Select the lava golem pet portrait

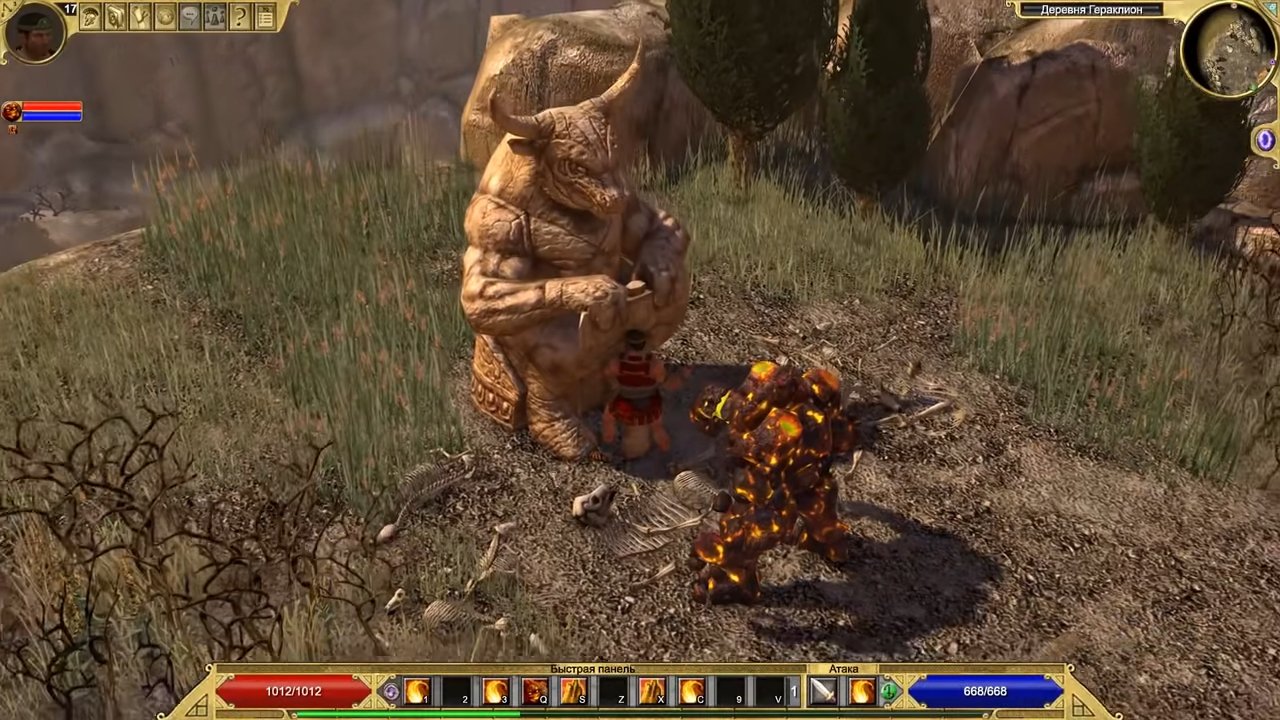(12, 111)
